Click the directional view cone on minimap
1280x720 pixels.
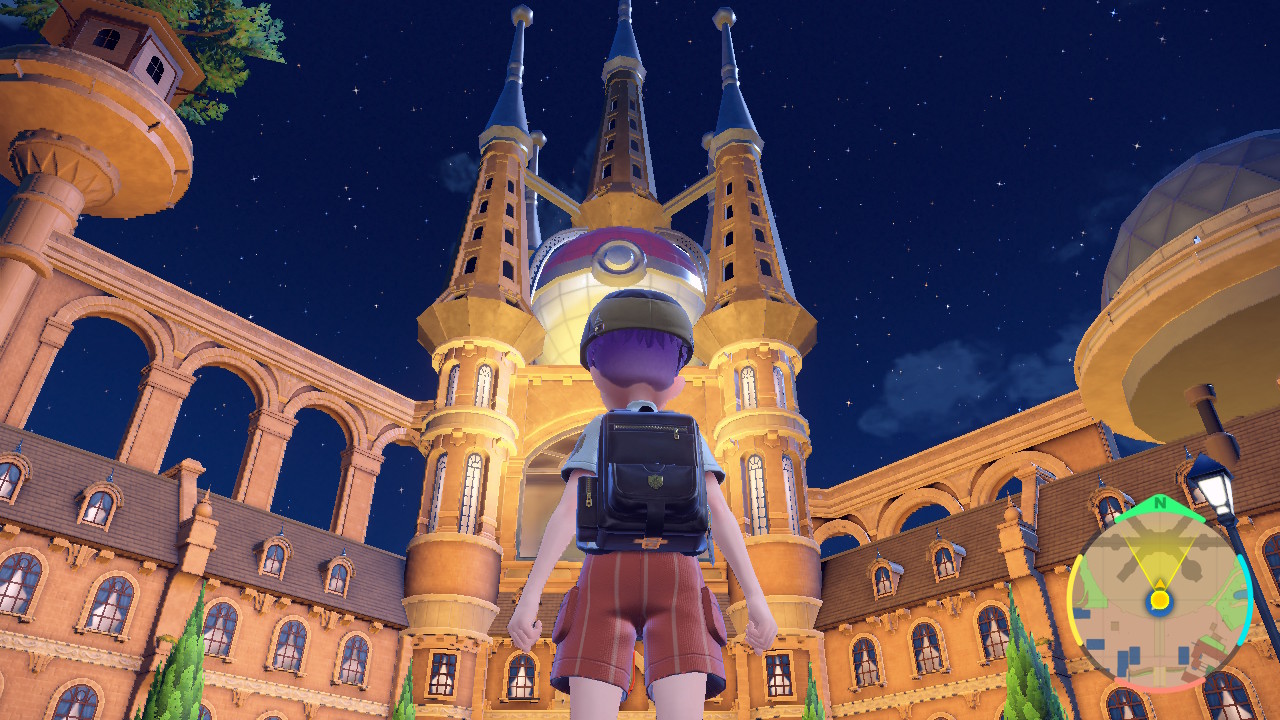click(x=1158, y=557)
